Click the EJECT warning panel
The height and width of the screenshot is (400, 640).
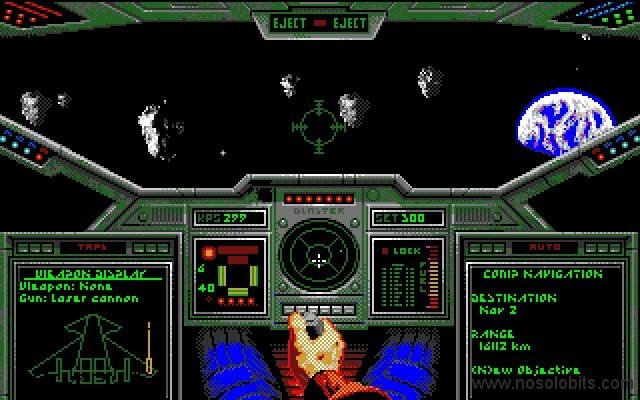coord(320,21)
